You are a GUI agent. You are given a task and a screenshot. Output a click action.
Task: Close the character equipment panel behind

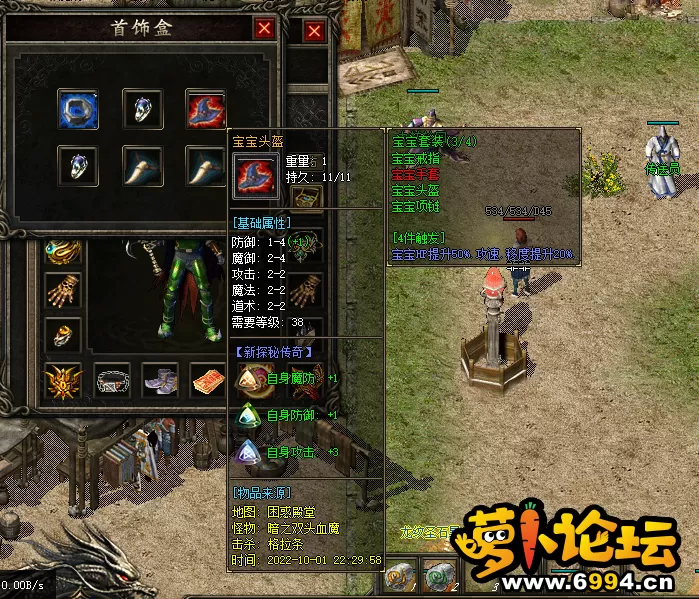(314, 32)
